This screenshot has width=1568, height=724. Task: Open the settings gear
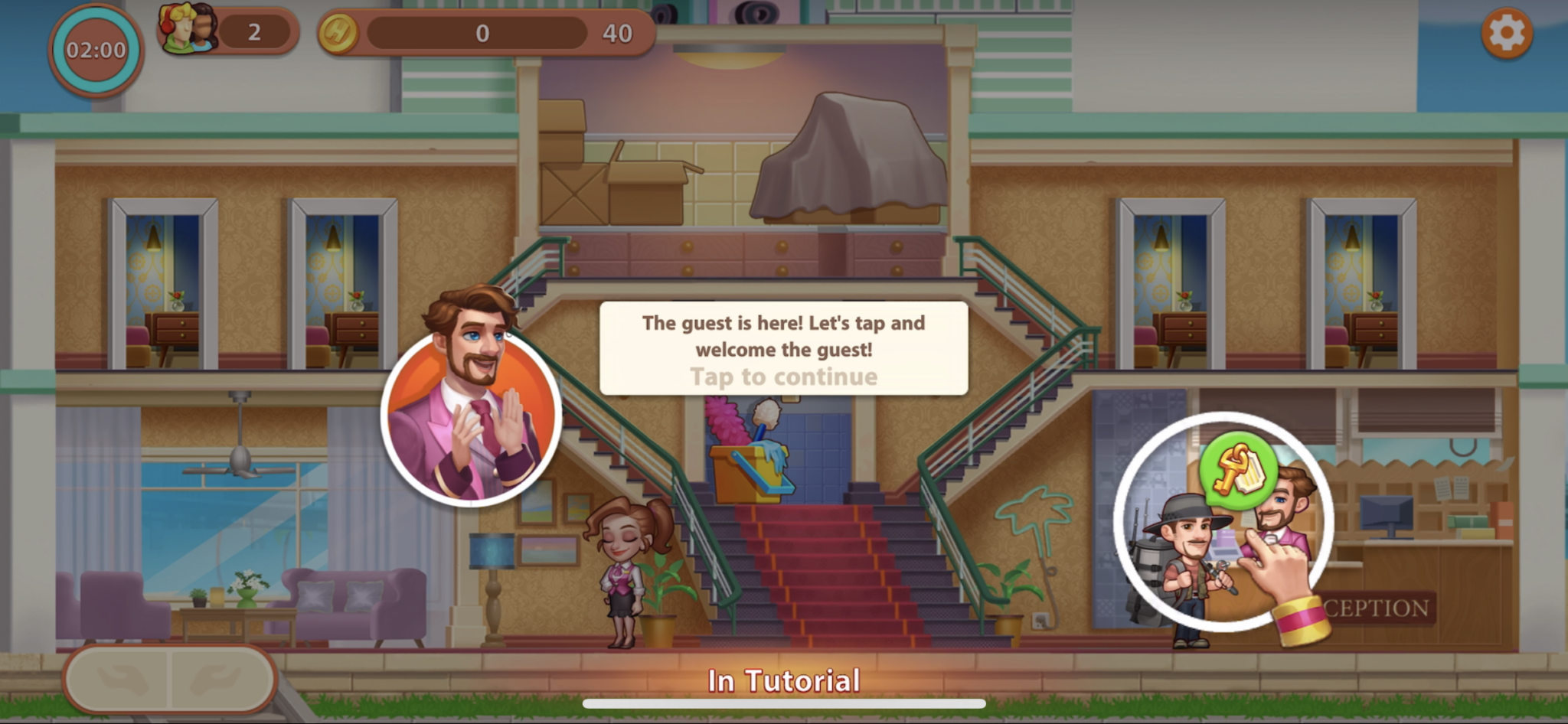1506,34
